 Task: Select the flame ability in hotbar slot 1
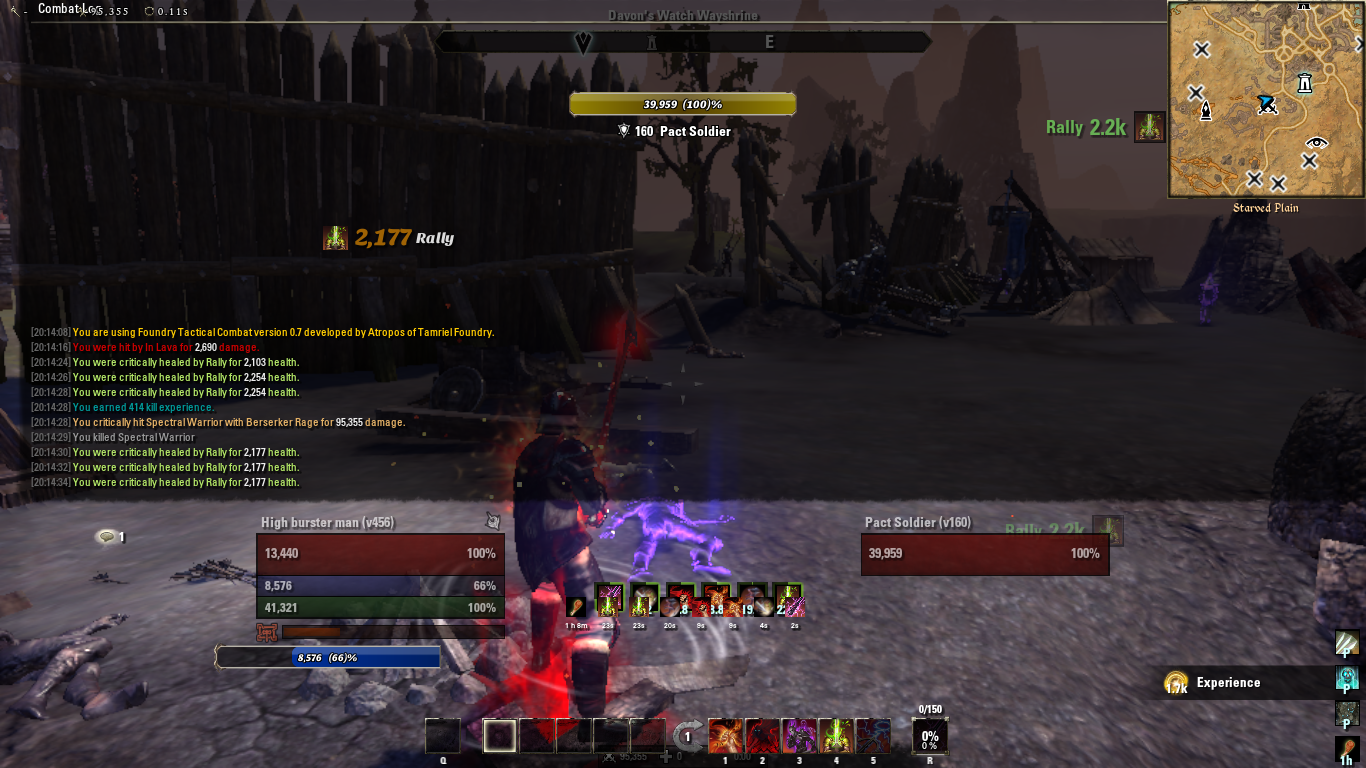(x=727, y=735)
